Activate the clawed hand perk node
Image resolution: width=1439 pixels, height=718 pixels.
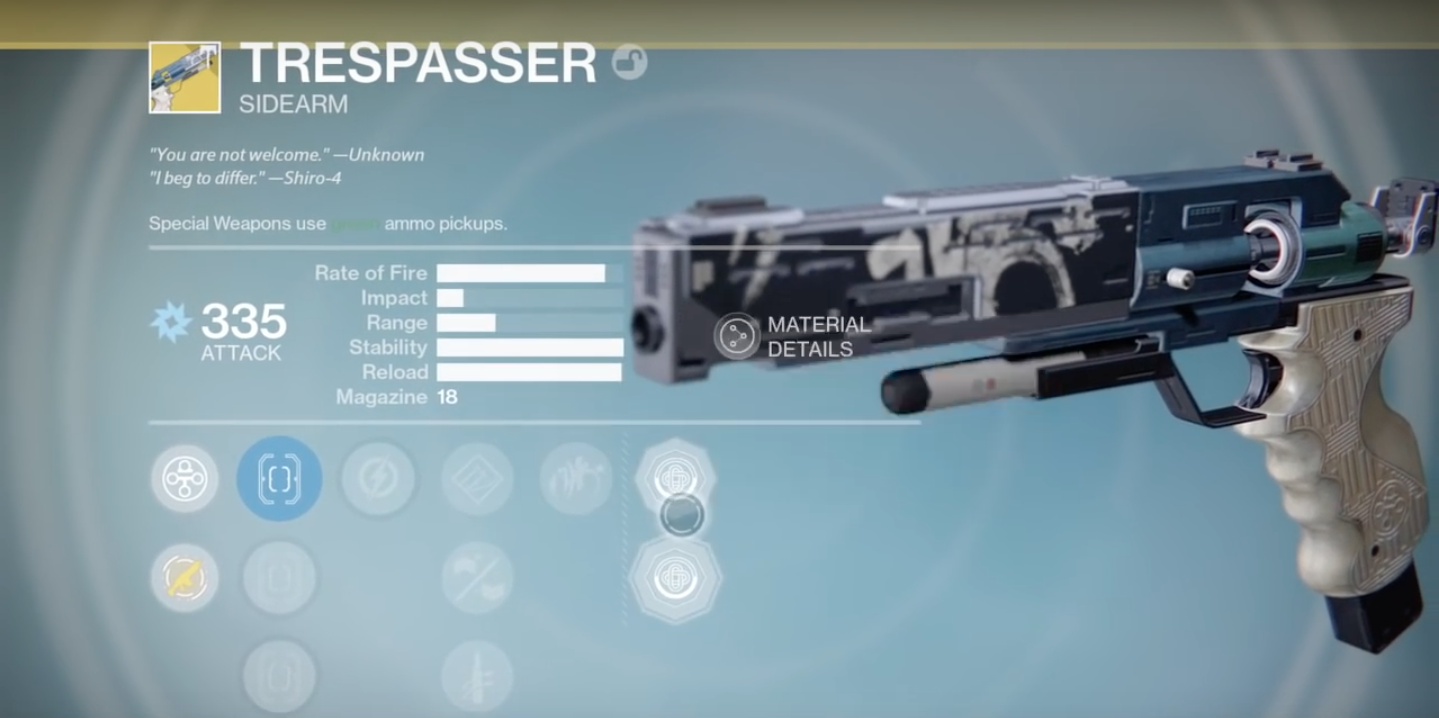click(576, 479)
